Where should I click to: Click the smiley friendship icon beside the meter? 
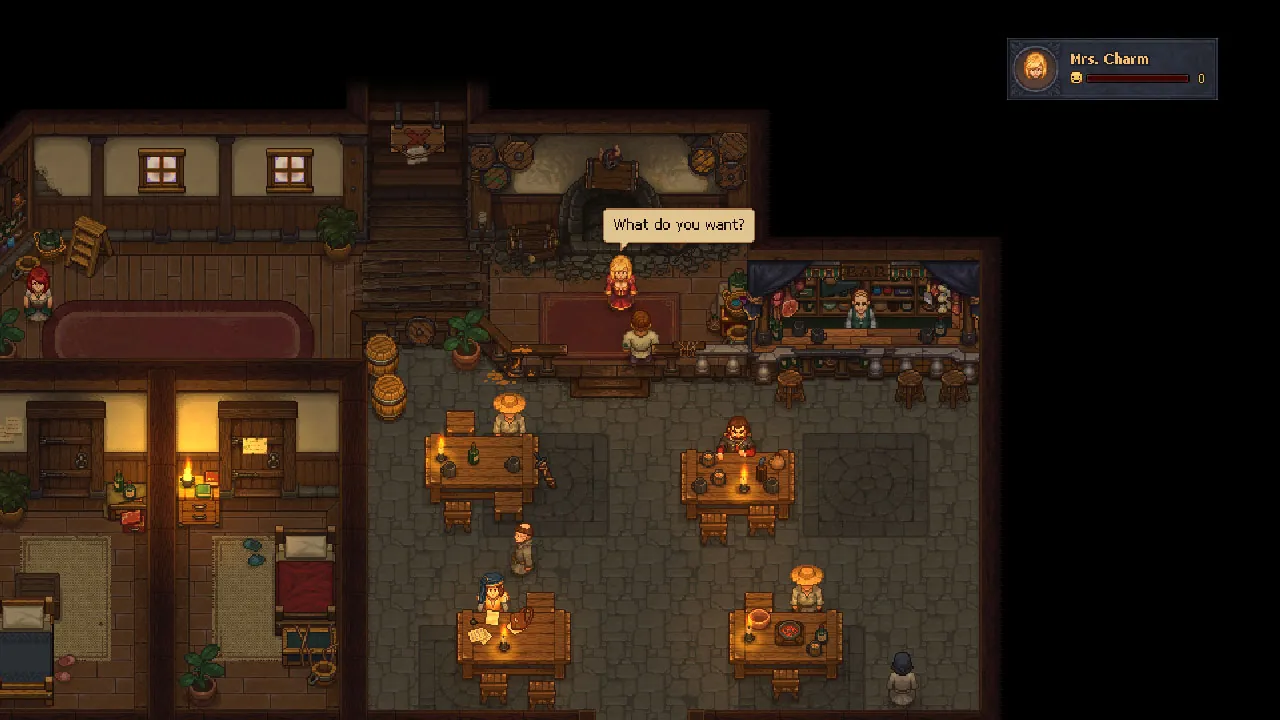point(1076,78)
